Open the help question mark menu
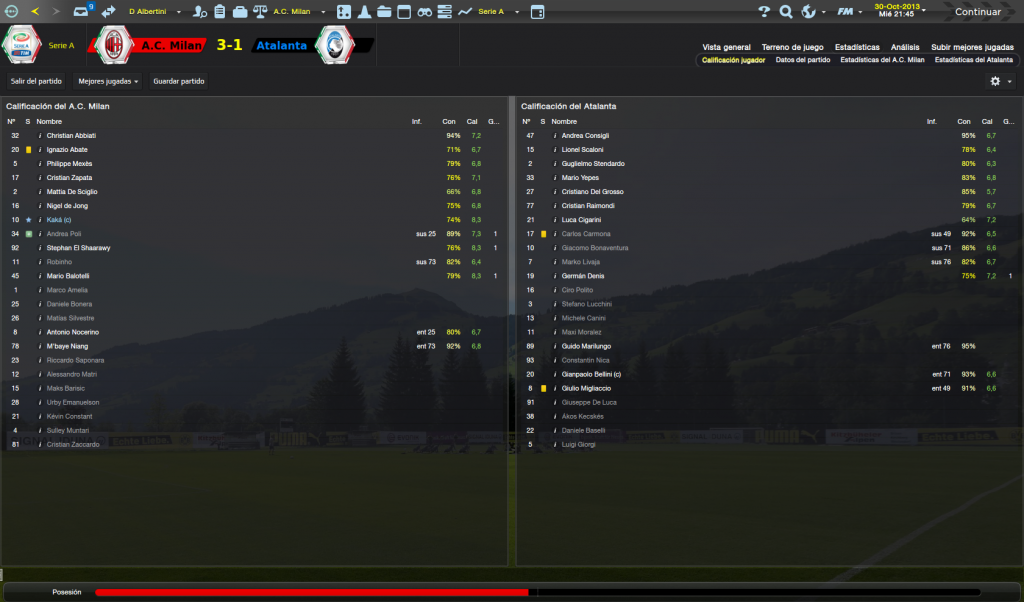Screen dimensions: 1024x602 tap(764, 12)
